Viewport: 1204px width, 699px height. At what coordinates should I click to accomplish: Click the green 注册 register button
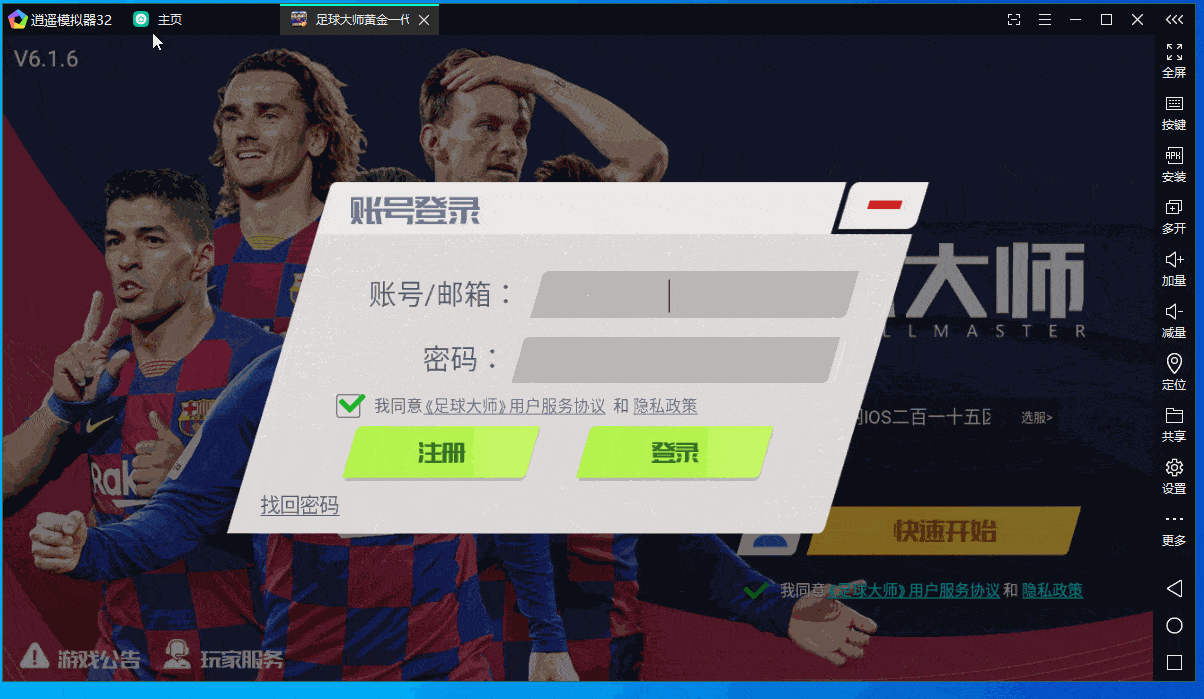click(x=441, y=452)
